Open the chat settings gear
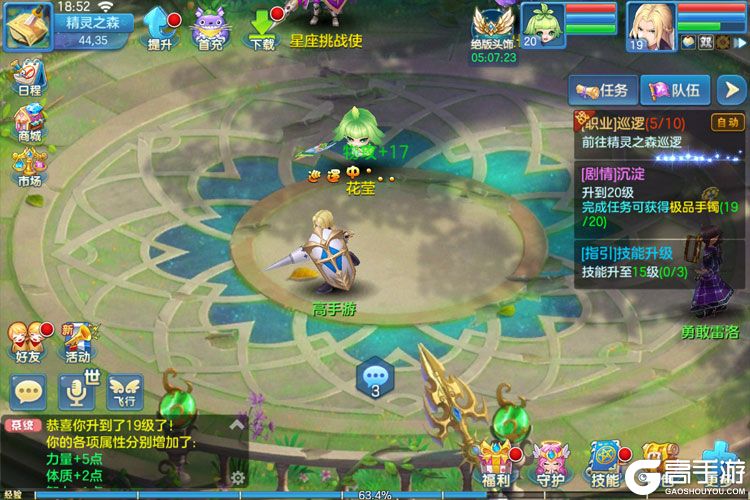750x500 pixels. tap(238, 478)
